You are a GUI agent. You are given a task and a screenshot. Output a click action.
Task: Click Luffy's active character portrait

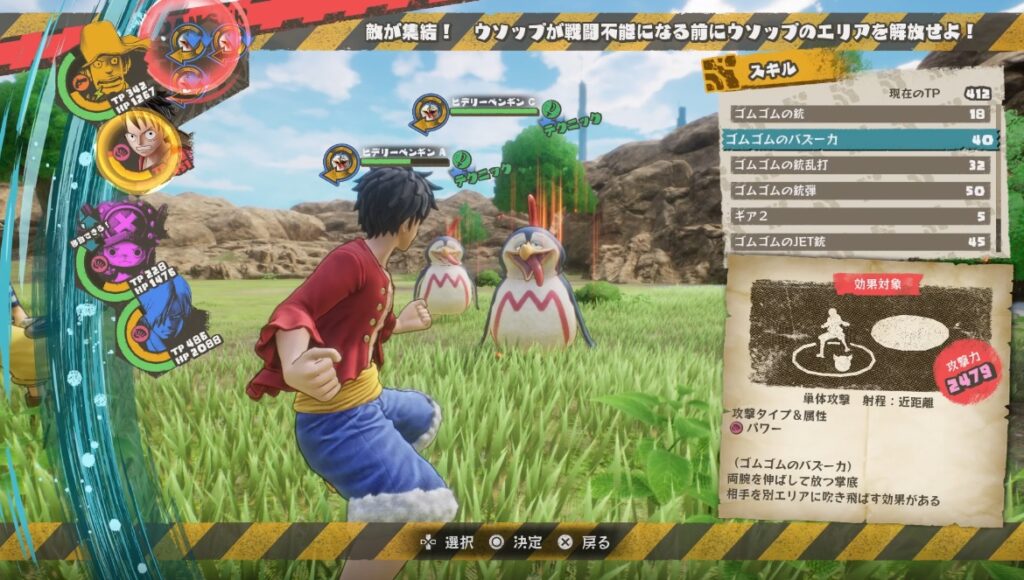[140, 147]
